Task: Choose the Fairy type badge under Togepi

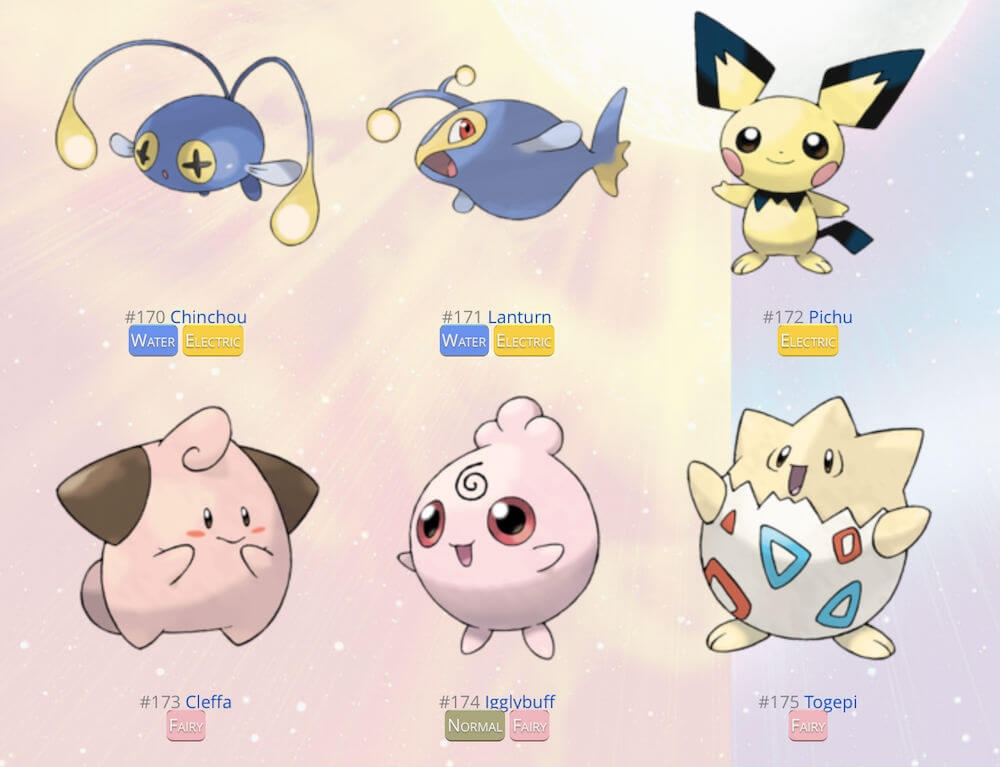Action: pyautogui.click(x=808, y=726)
